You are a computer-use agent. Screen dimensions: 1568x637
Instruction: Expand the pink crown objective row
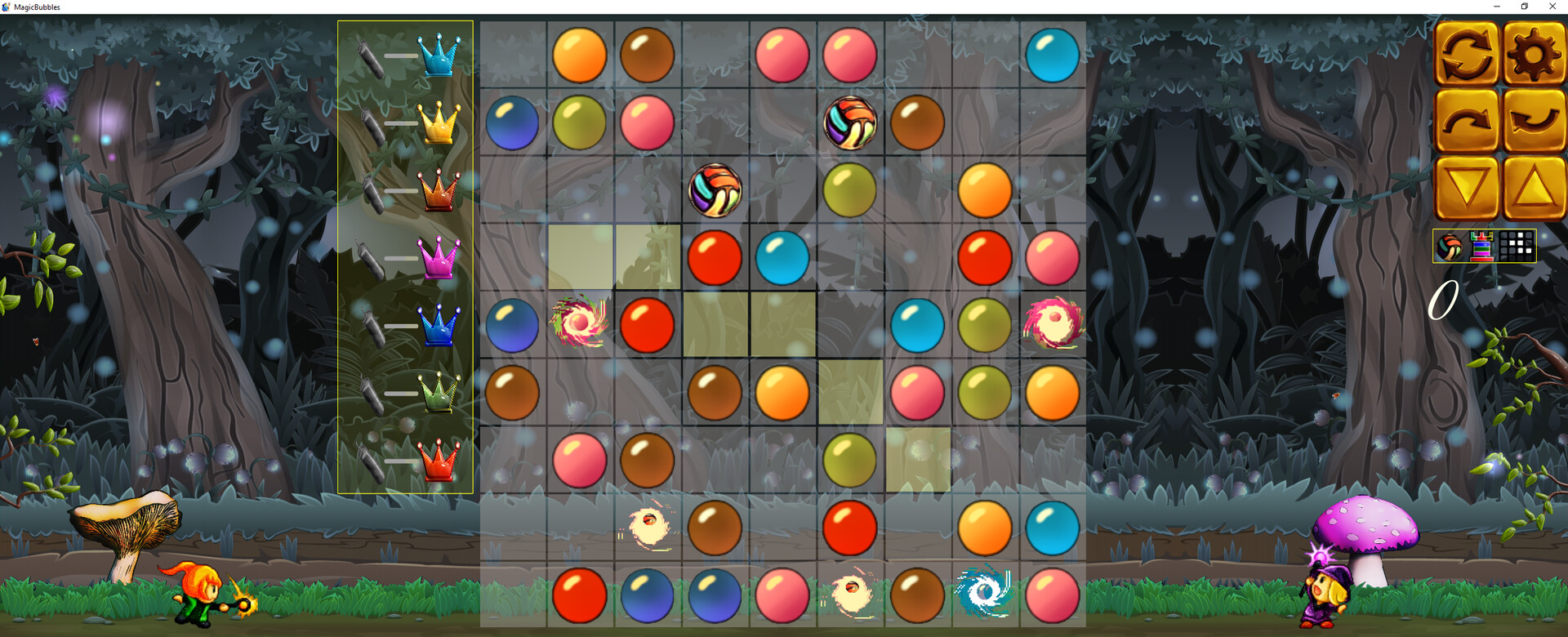click(437, 259)
